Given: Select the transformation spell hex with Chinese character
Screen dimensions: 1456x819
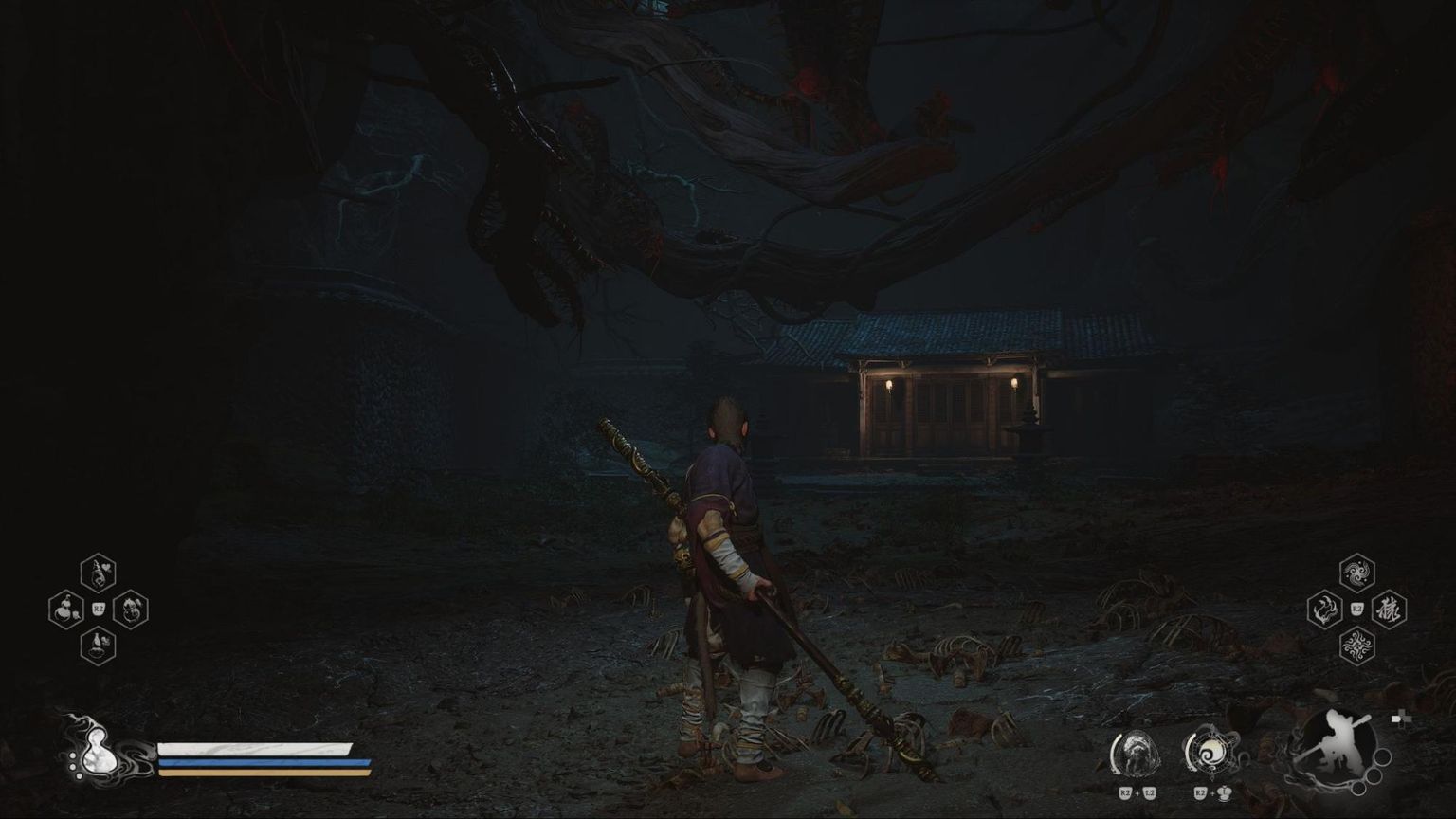Looking at the screenshot, I should click(x=1390, y=610).
